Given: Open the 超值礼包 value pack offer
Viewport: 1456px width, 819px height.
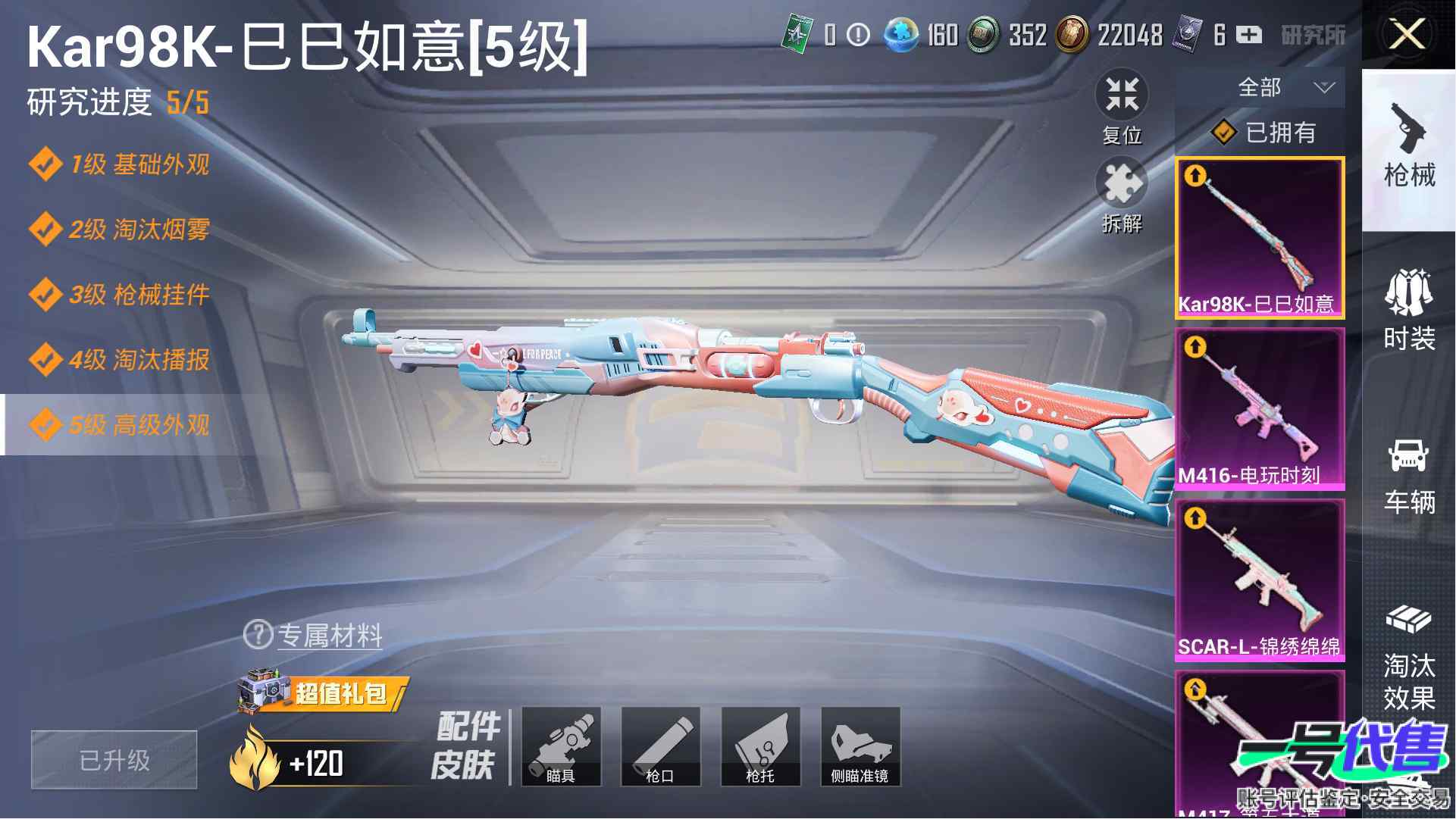Looking at the screenshot, I should (326, 692).
